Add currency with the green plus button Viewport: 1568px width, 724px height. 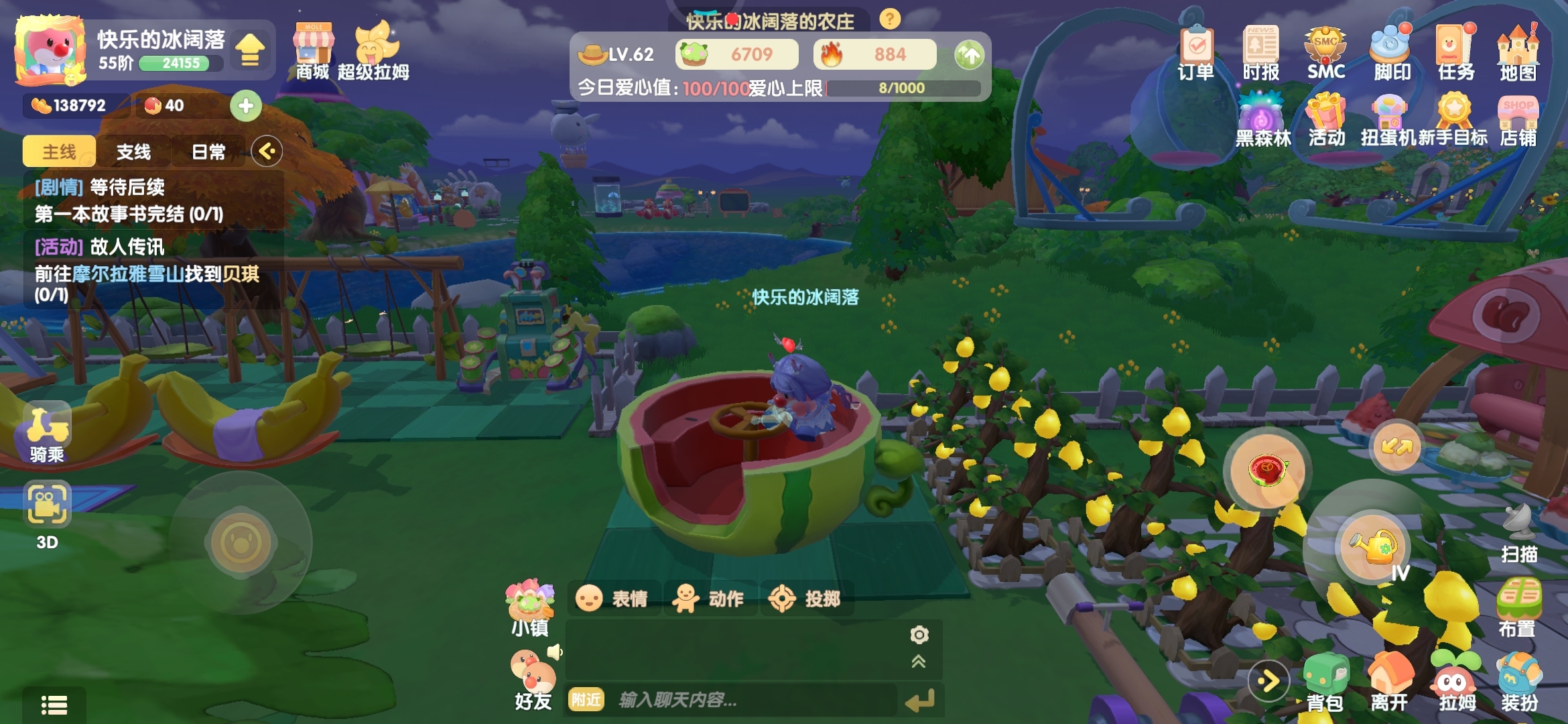[246, 106]
